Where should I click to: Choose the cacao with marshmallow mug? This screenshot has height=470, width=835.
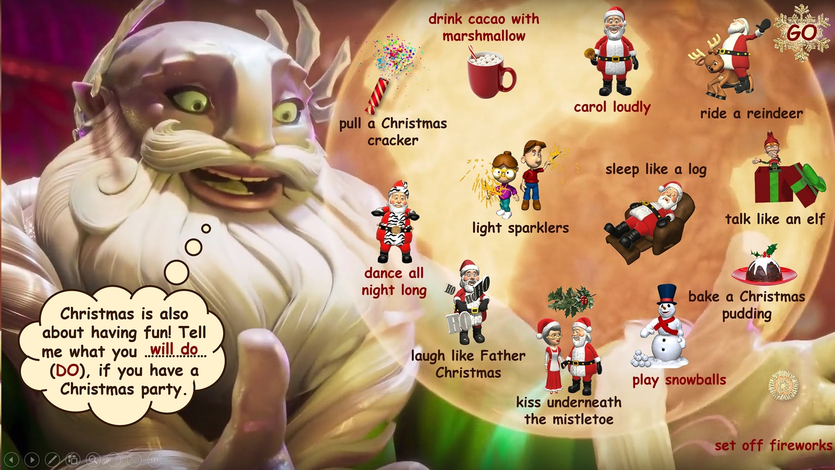[x=490, y=73]
